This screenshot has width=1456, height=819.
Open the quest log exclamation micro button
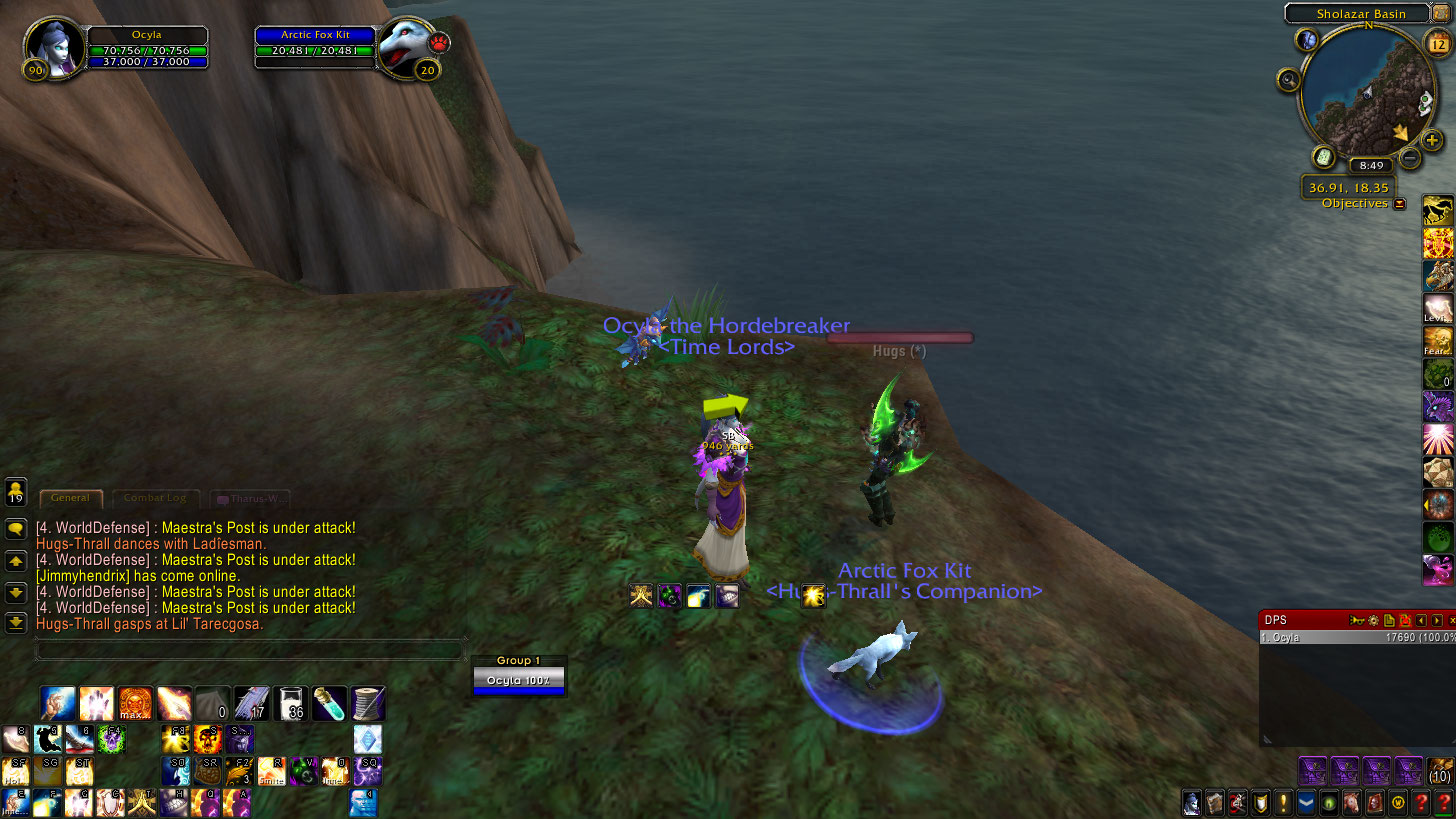(x=1284, y=802)
